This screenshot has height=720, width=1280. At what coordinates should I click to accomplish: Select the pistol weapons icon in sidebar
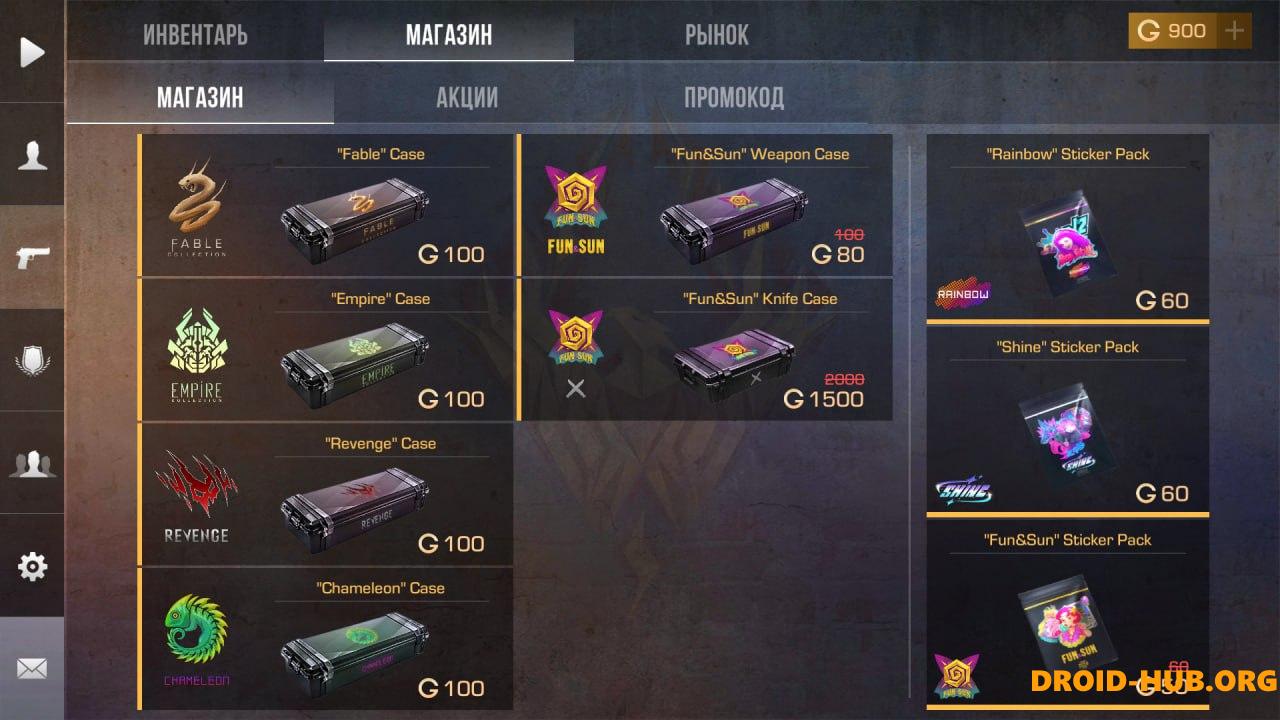[32, 257]
